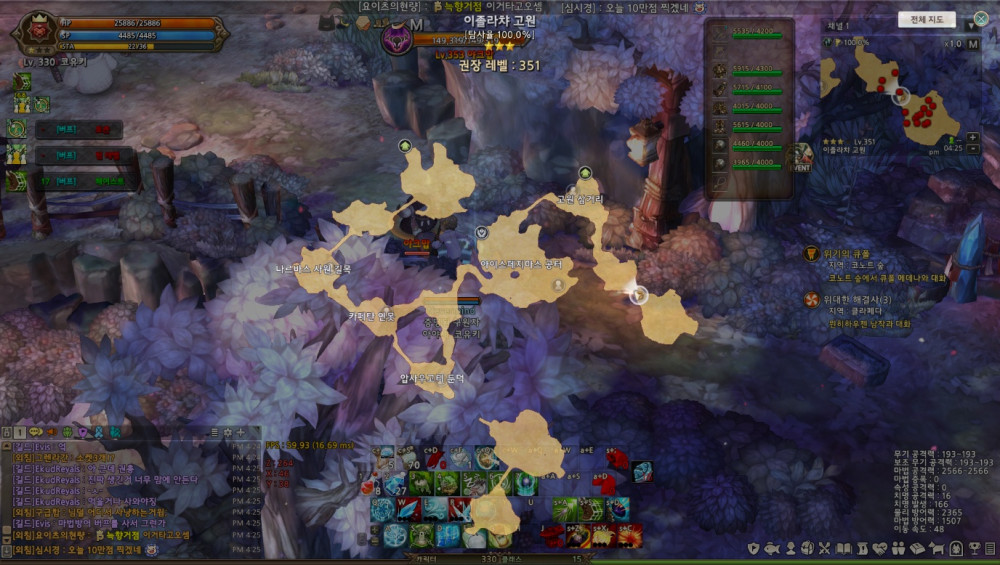Open the fish icon in bottom menu
Image resolution: width=1000 pixels, height=565 pixels.
(772, 548)
